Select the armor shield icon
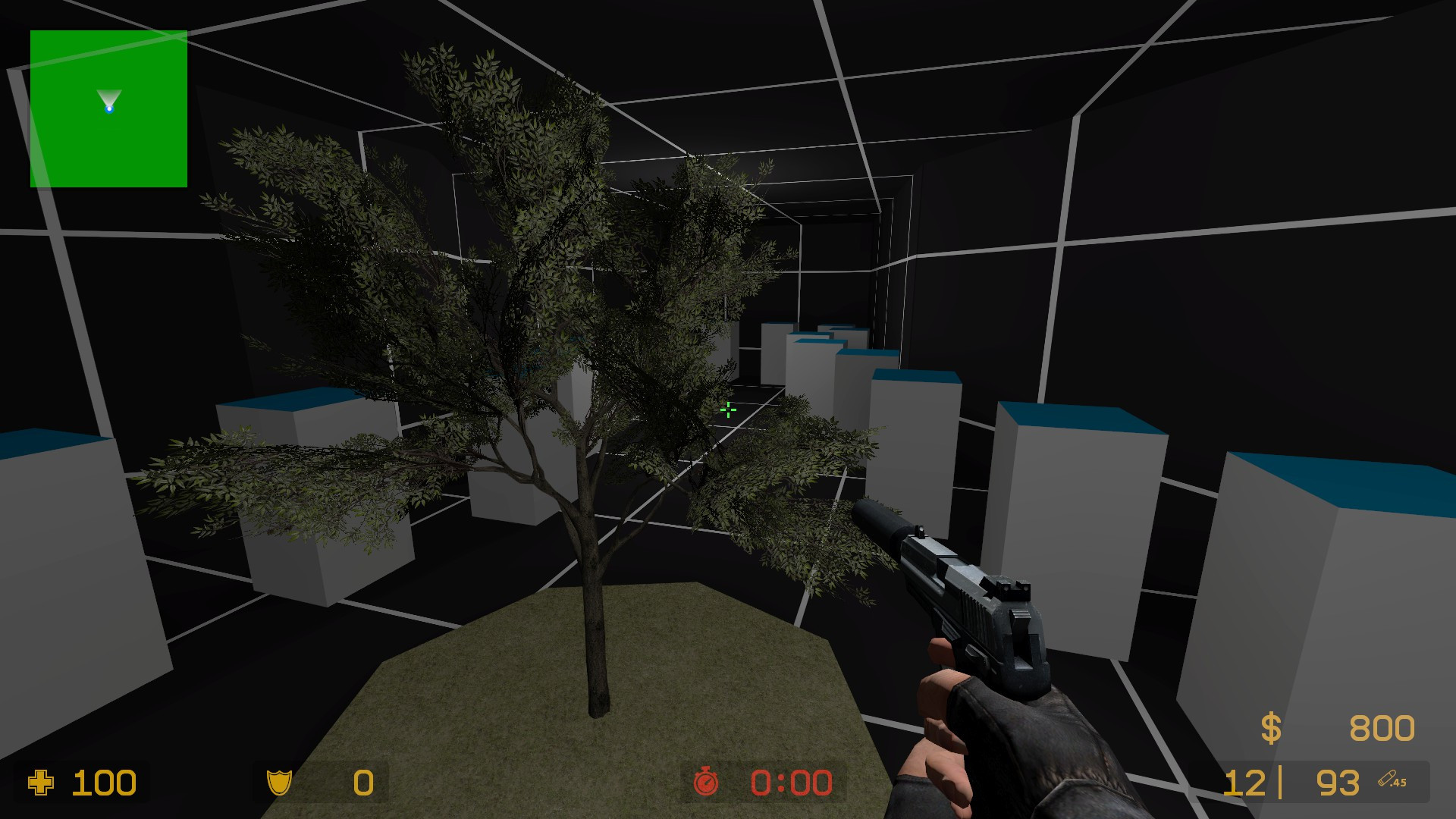 pyautogui.click(x=281, y=783)
